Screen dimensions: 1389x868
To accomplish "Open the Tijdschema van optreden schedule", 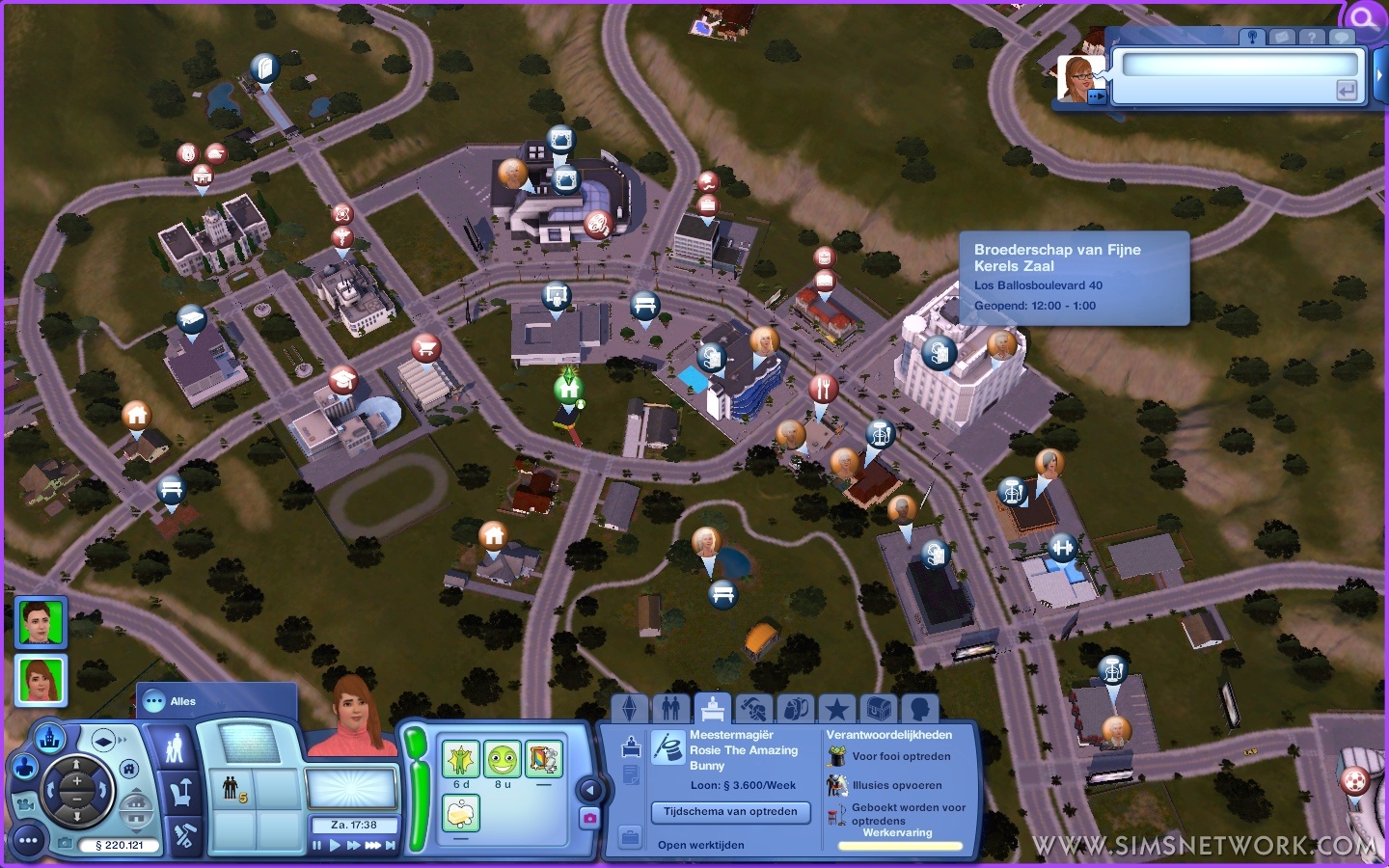I will coord(730,812).
